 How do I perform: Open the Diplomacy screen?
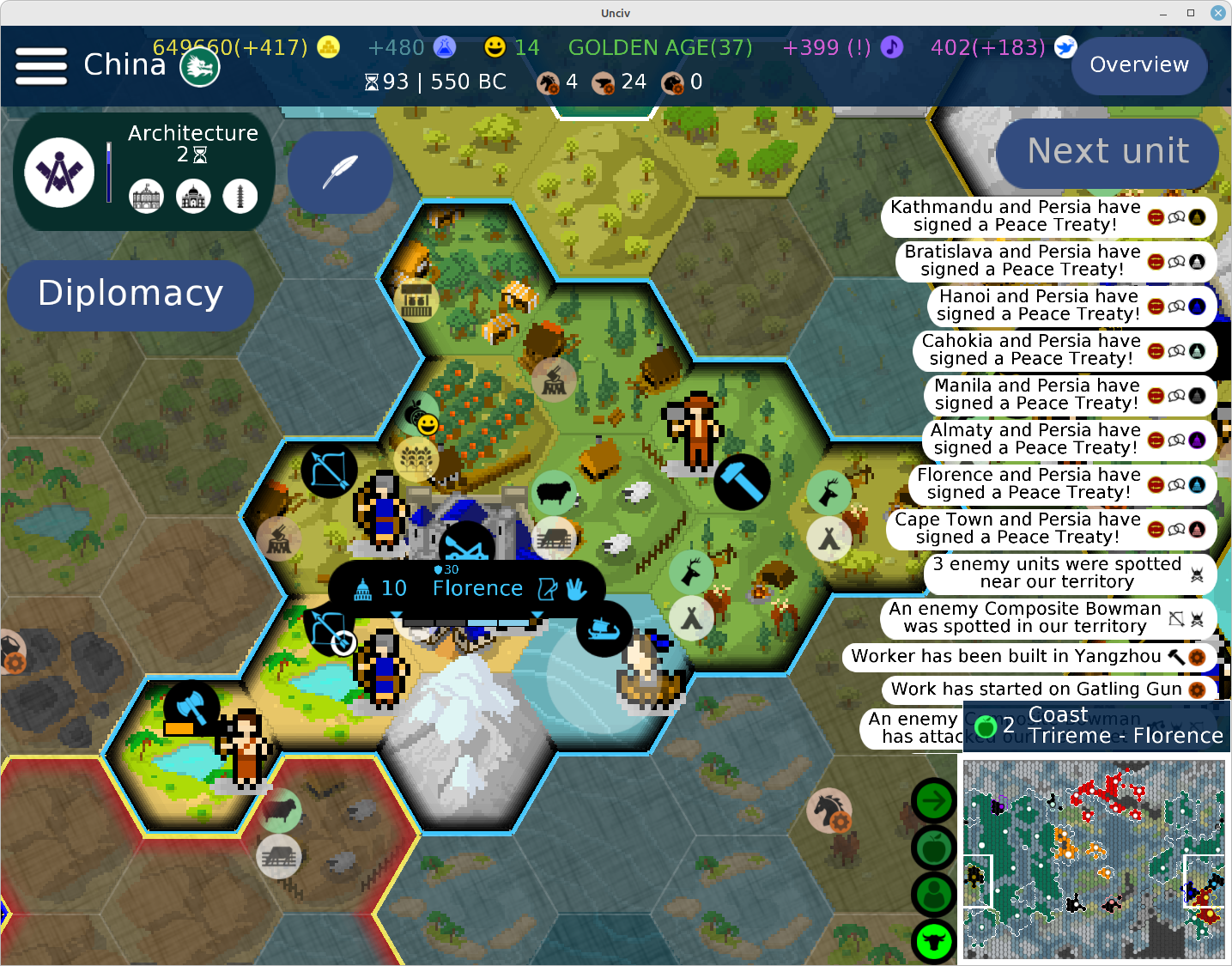[130, 295]
